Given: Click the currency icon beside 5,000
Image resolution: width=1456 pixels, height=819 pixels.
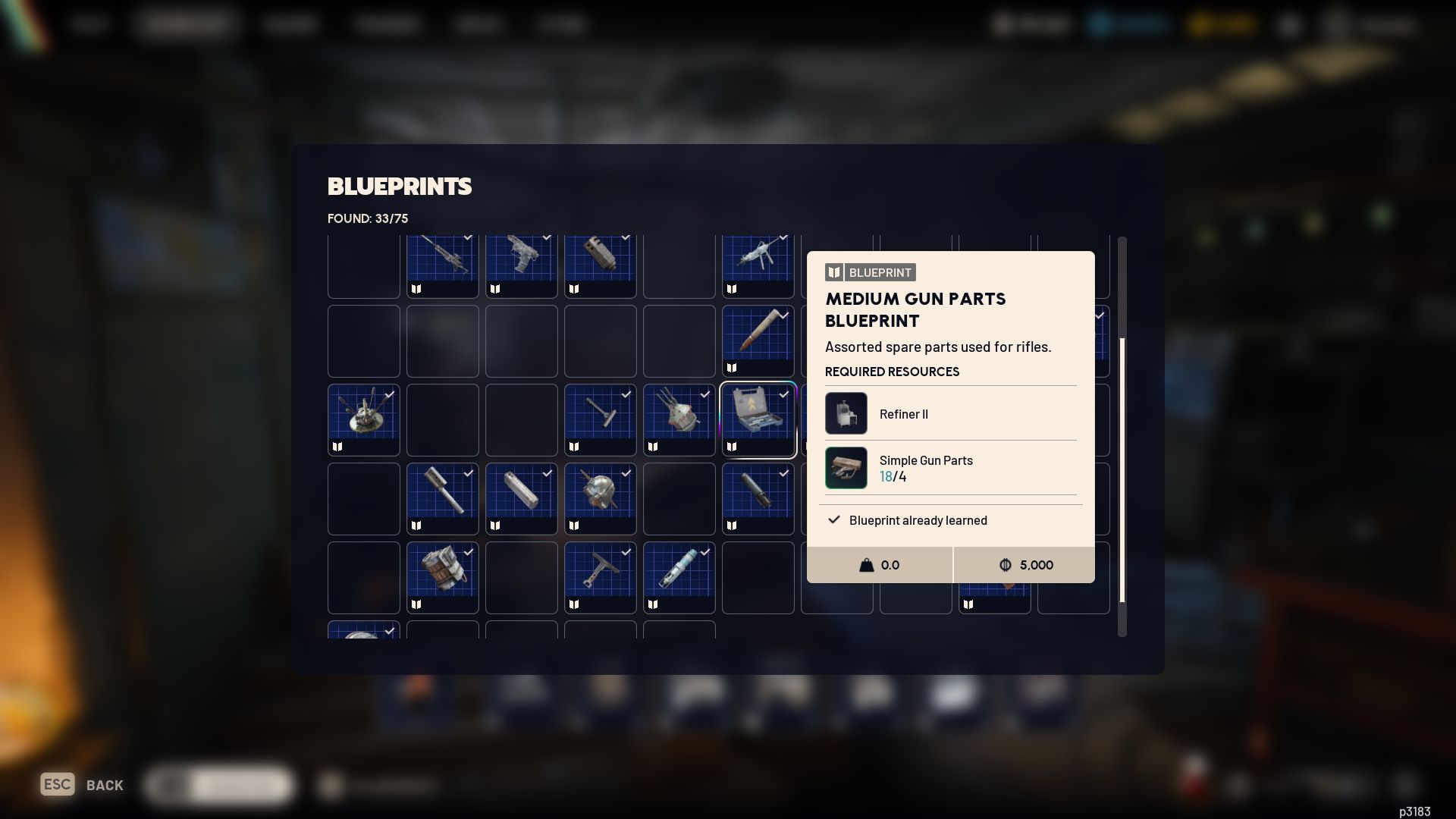Looking at the screenshot, I should pyautogui.click(x=1006, y=565).
